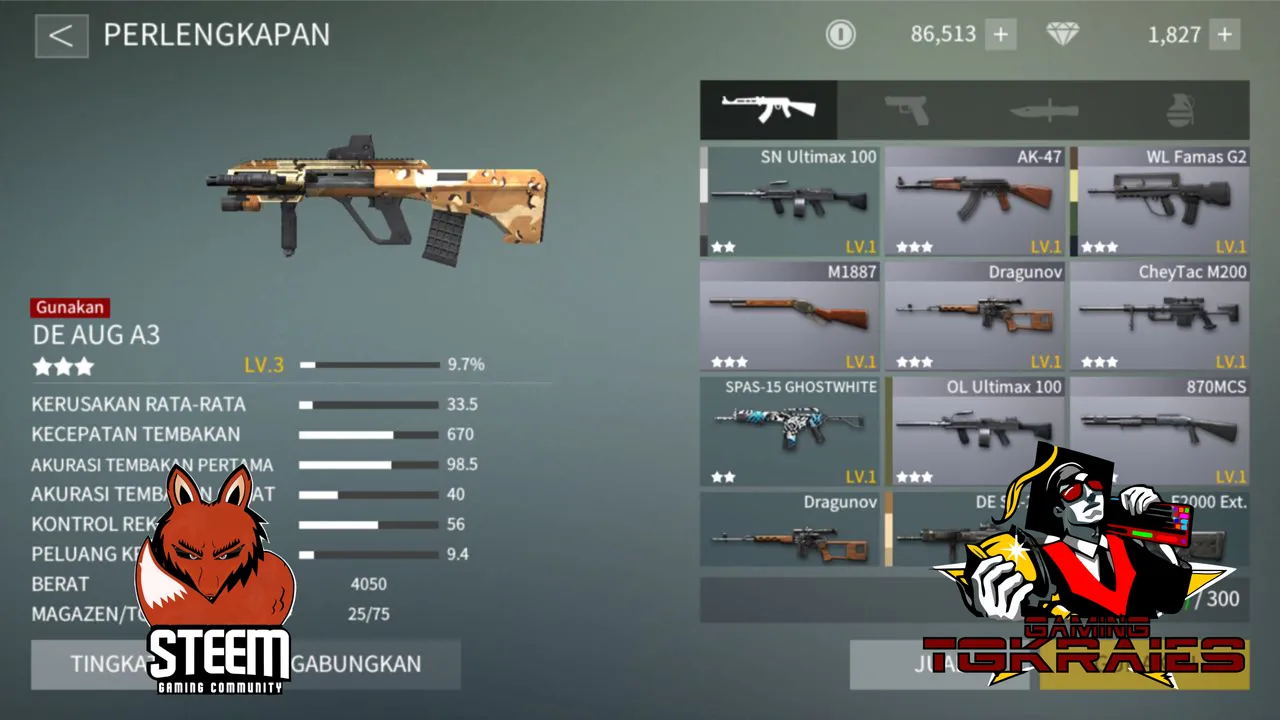Add coins with the plus button
Viewport: 1280px width, 720px height.
(x=1000, y=35)
